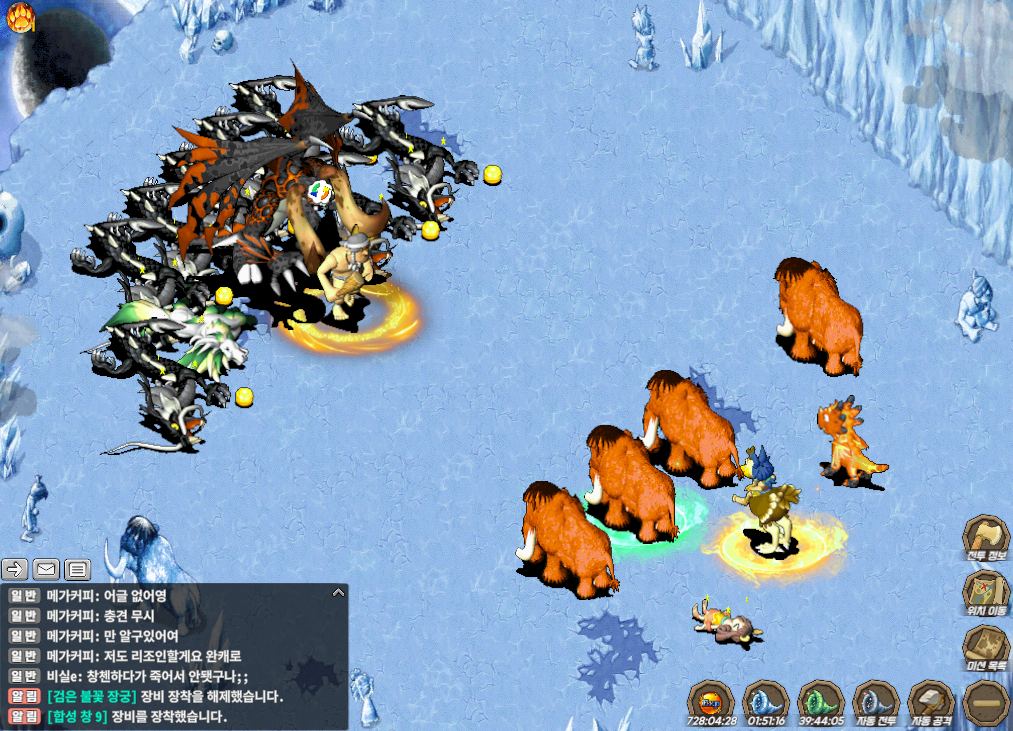Viewport: 1013px width, 731px height.
Task: Expand the chat window with the up arrow
Action: [x=338, y=593]
